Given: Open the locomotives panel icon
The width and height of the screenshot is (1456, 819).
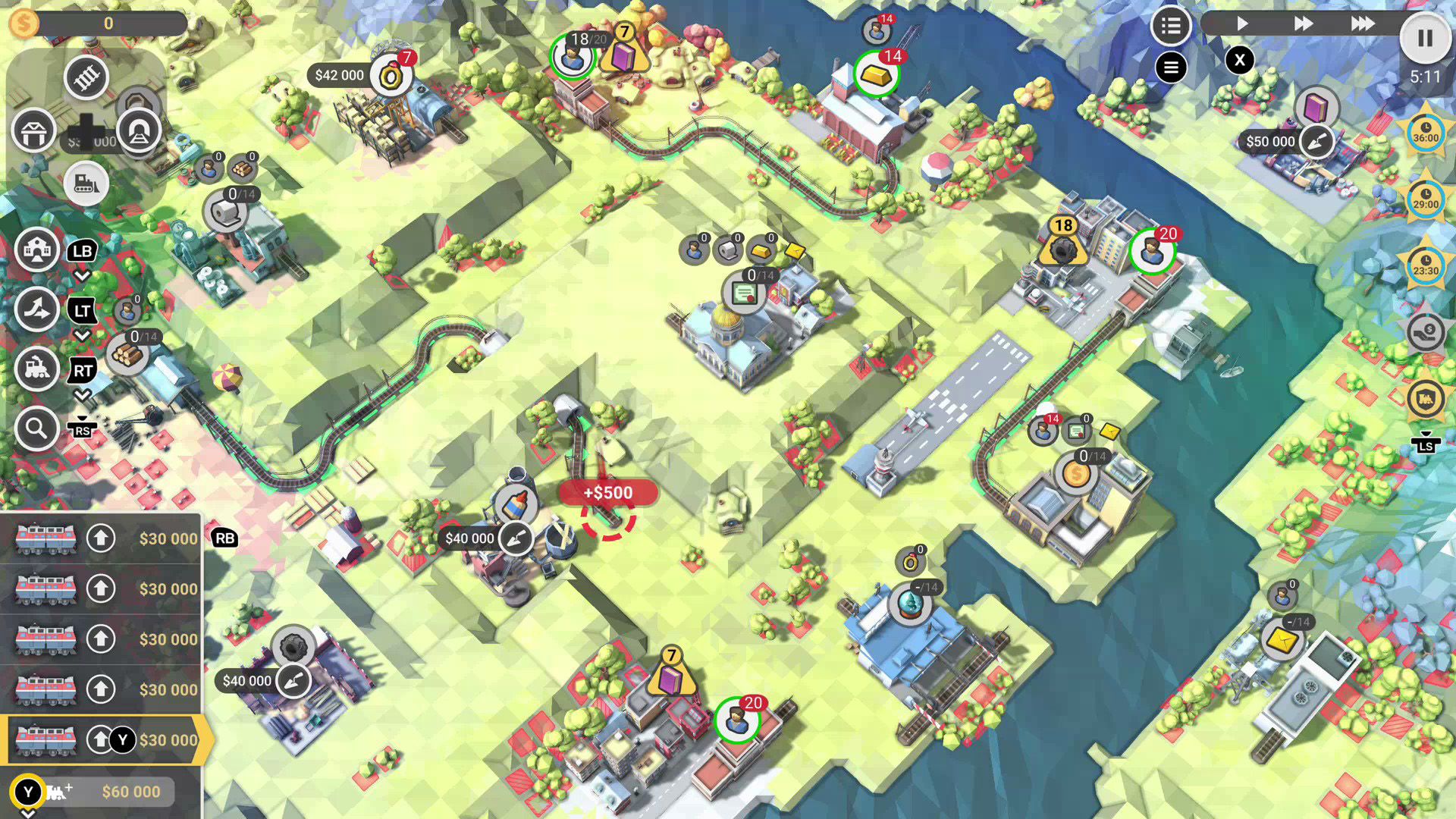Looking at the screenshot, I should pos(36,369).
